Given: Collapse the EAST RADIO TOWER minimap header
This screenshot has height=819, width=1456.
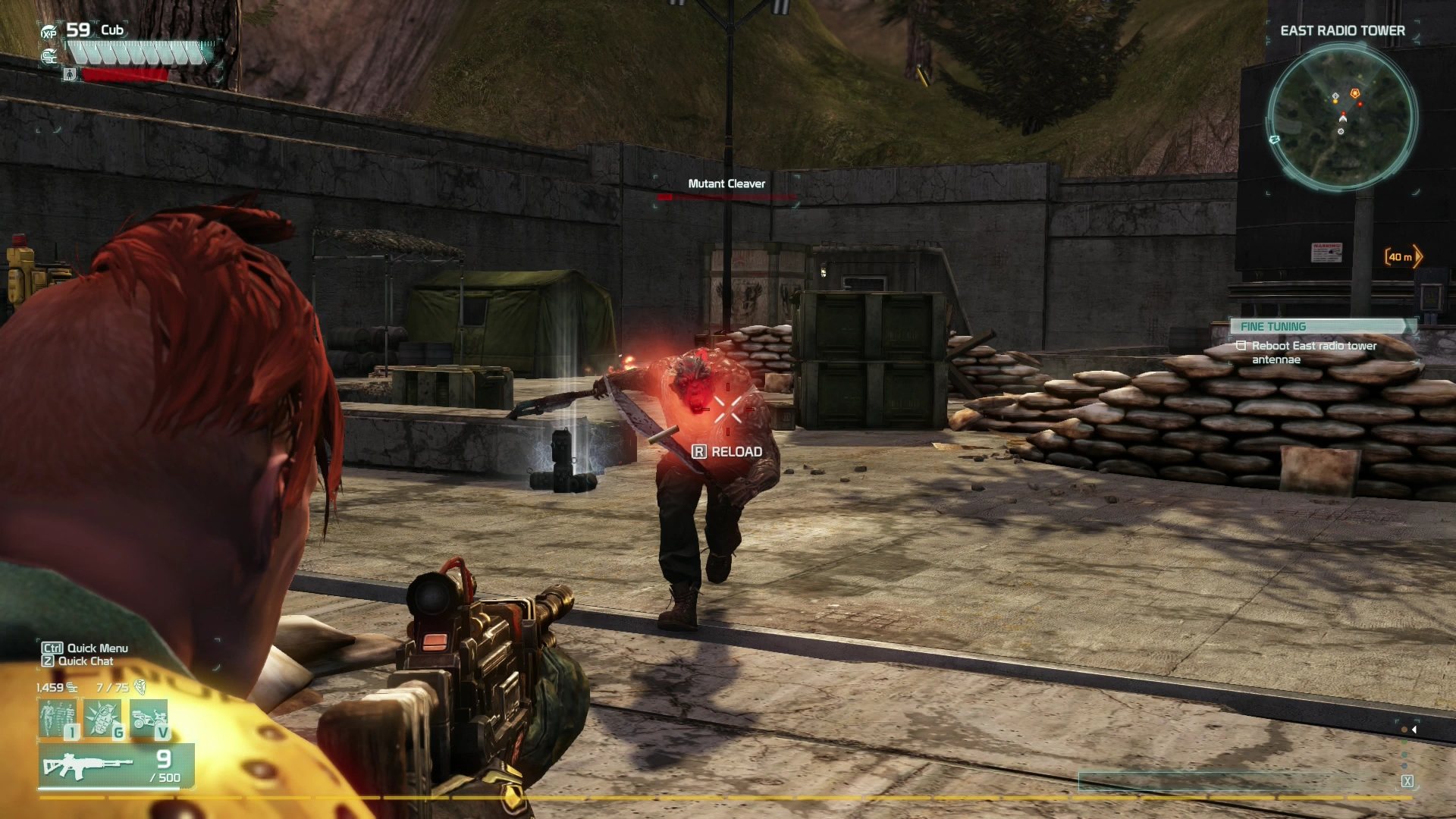Looking at the screenshot, I should [x=1344, y=31].
